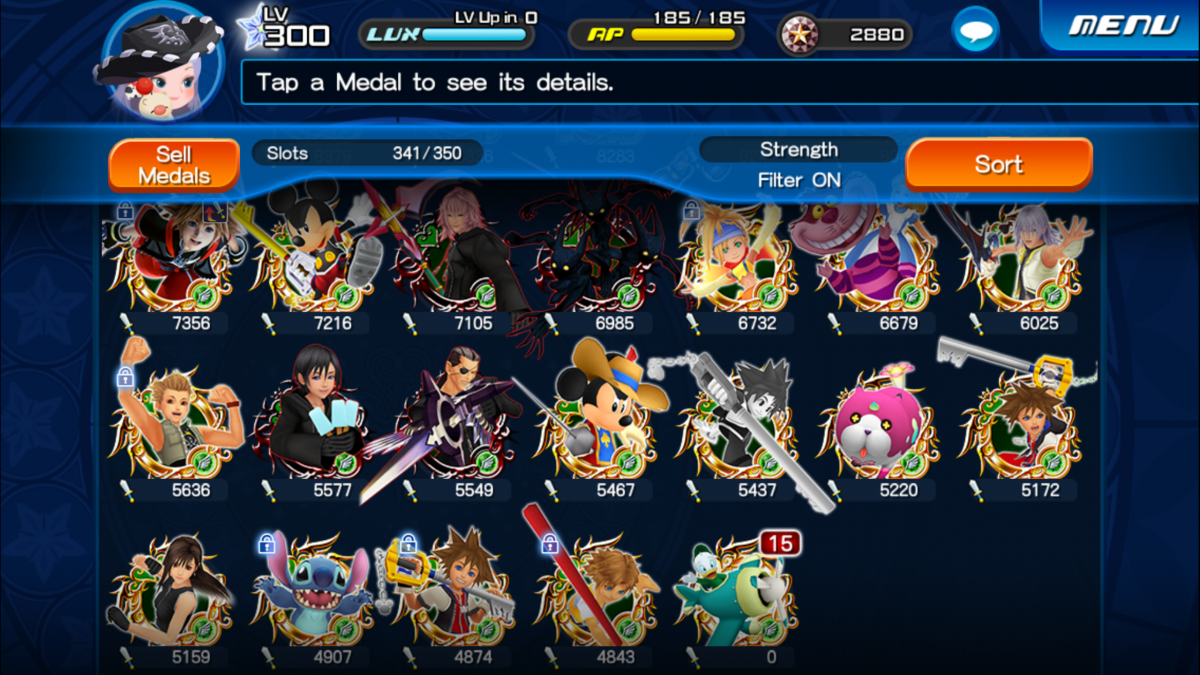Viewport: 1200px width, 675px height.
Task: Open the MENU button
Action: pyautogui.click(x=1122, y=25)
